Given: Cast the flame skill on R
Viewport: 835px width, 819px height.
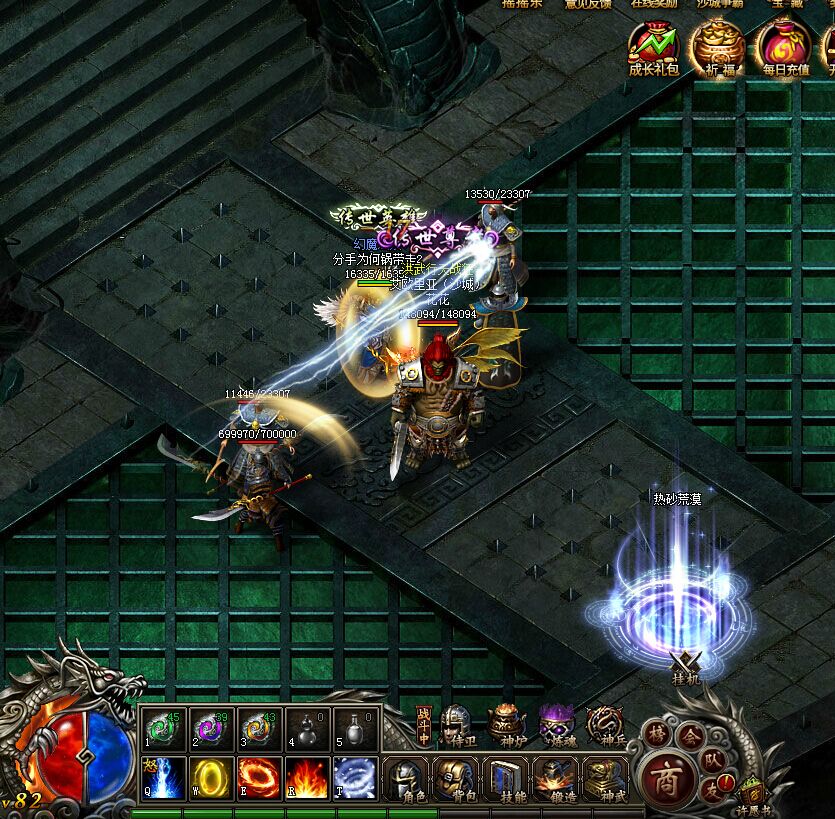Looking at the screenshot, I should pos(308,778).
